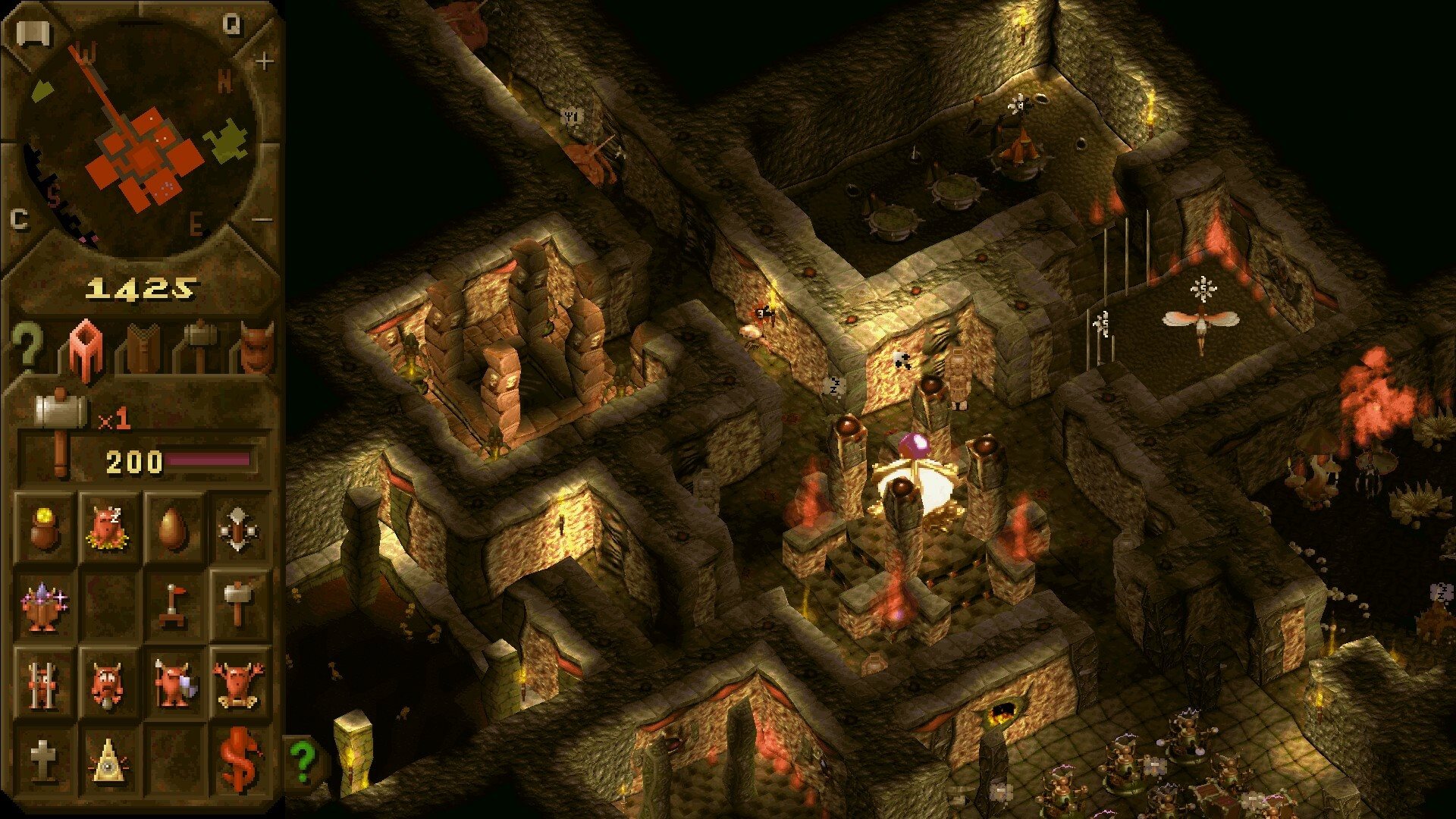Image resolution: width=1456 pixels, height=819 pixels.
Task: Zoom in with the minimap plus button
Action: (263, 61)
